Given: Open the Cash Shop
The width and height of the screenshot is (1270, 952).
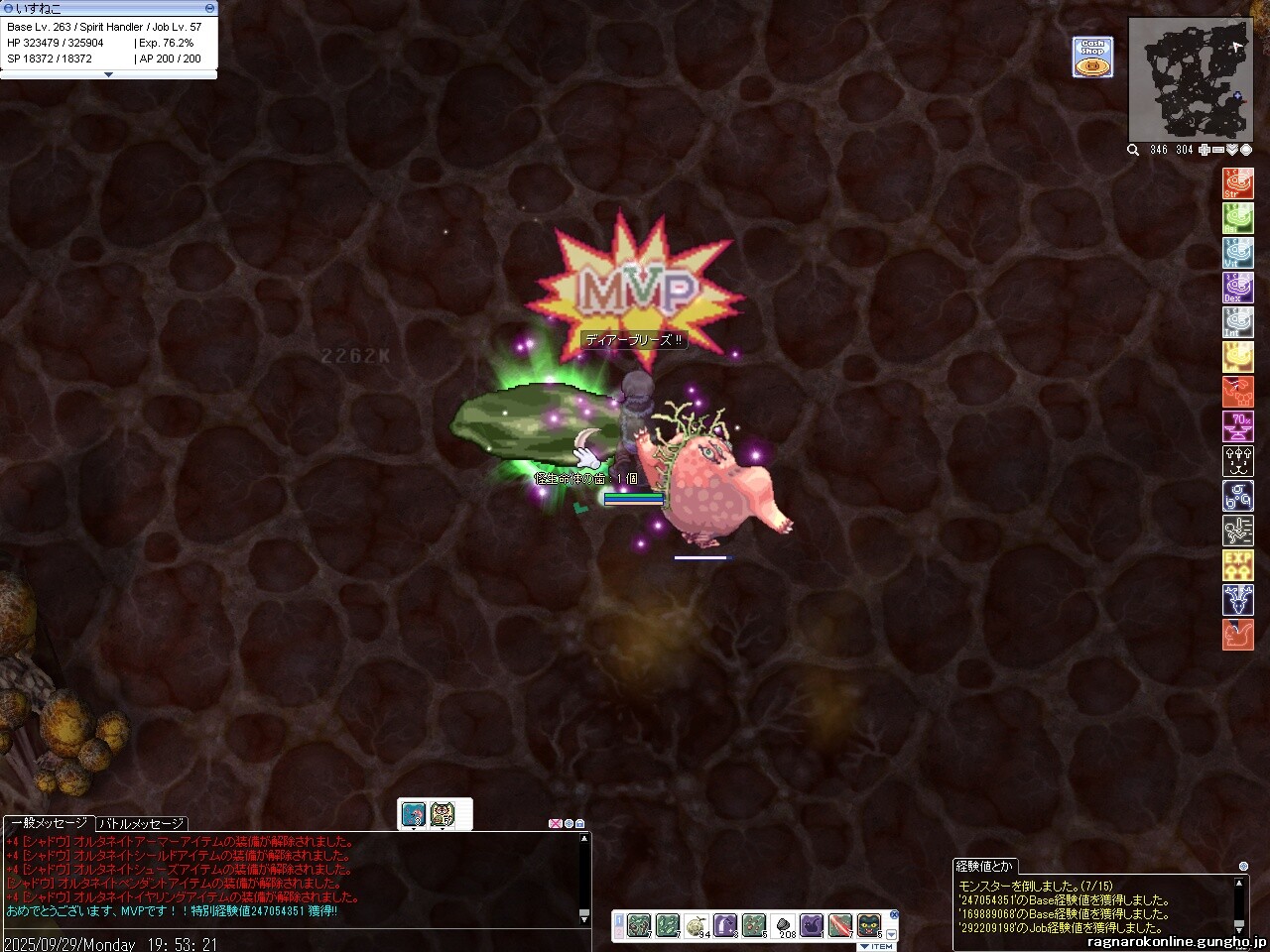Looking at the screenshot, I should pos(1092,58).
